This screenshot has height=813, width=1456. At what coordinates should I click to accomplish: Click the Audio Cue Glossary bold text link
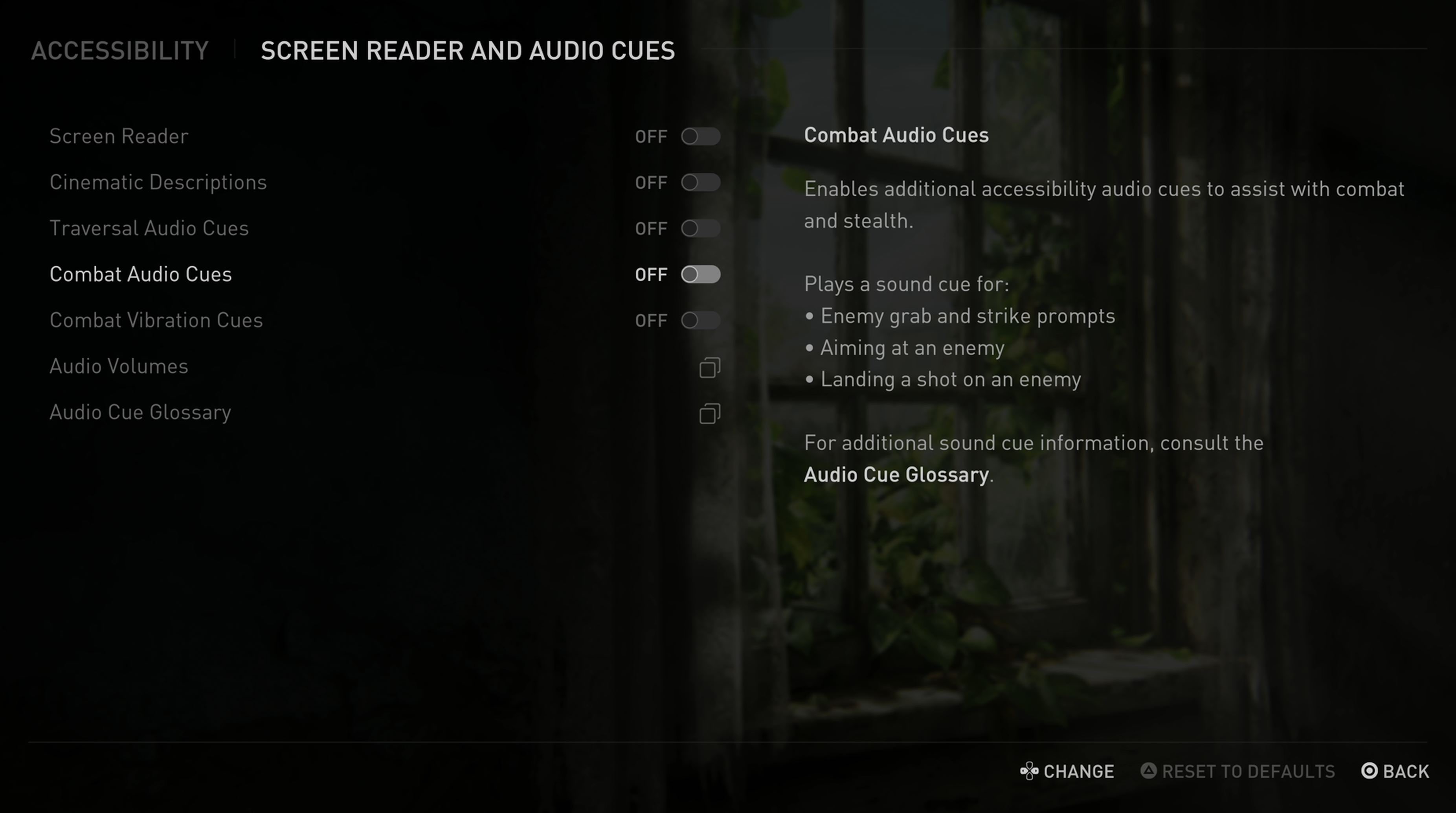coord(896,475)
